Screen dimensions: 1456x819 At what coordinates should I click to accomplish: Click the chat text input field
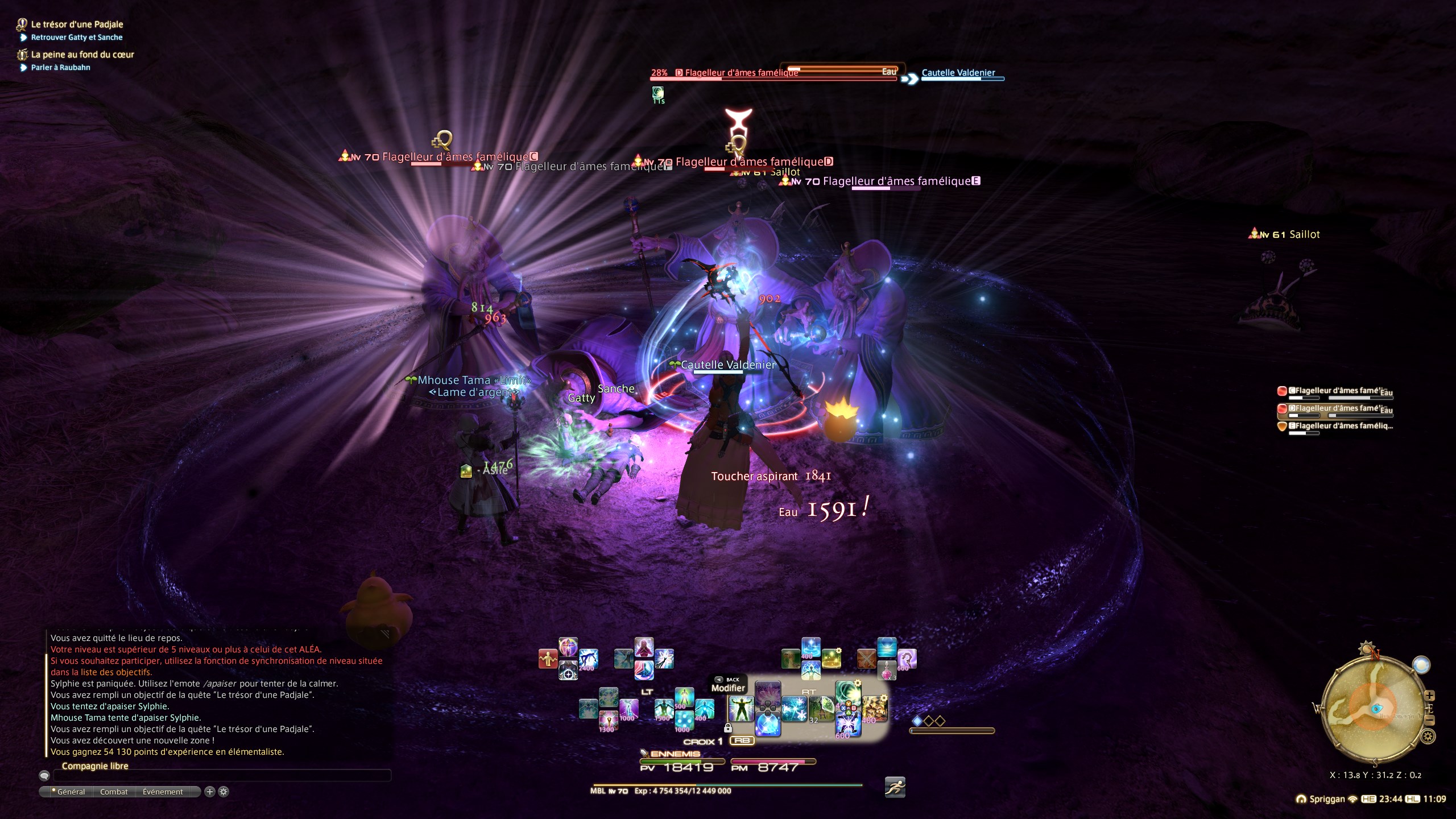click(x=222, y=776)
